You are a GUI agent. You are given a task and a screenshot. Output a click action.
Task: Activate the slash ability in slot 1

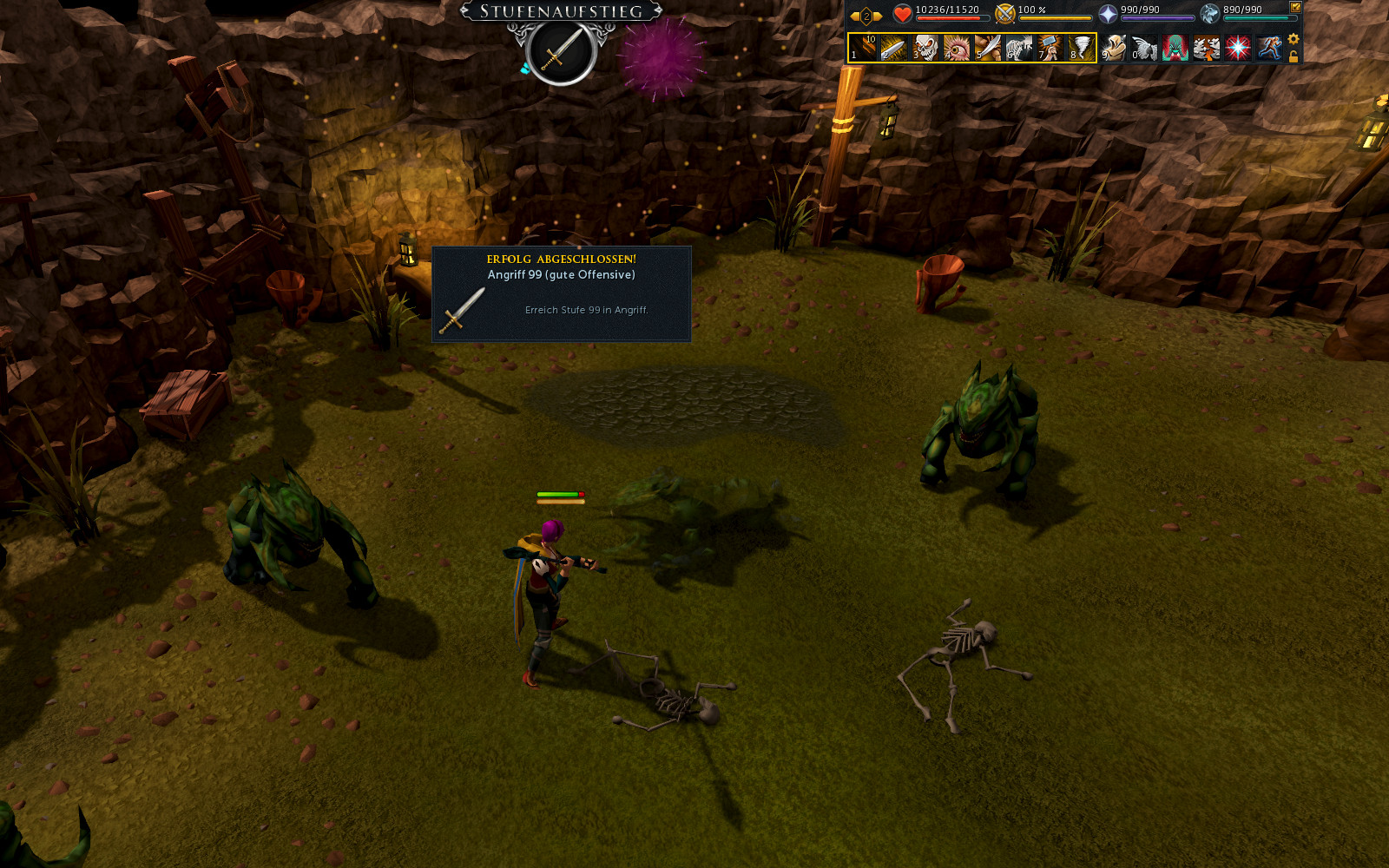coord(863,48)
